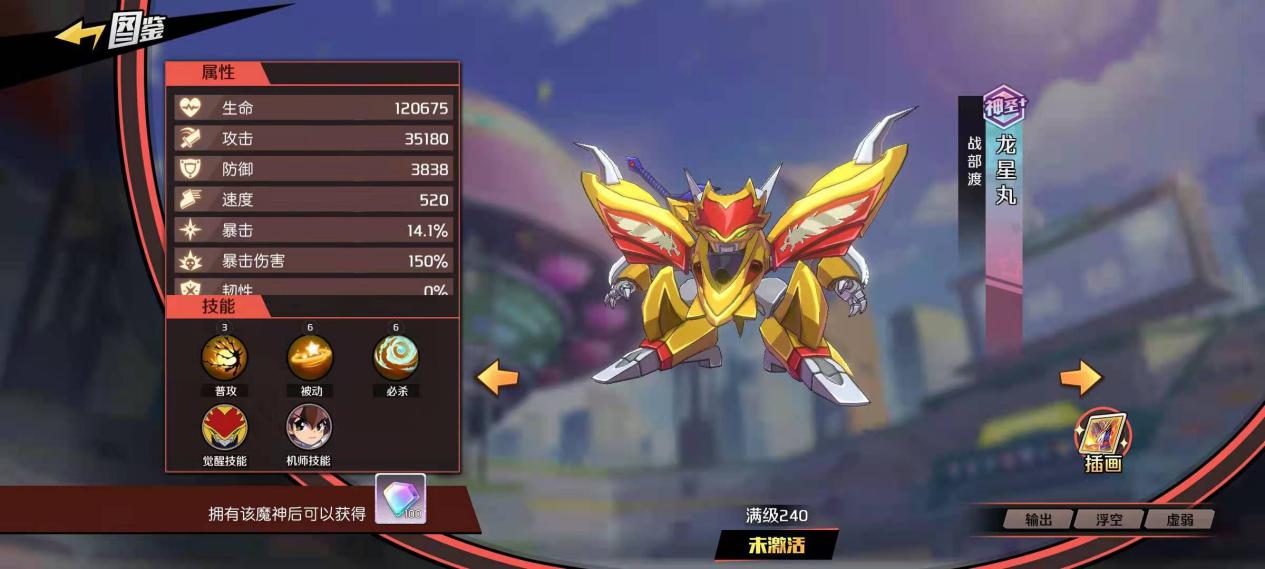This screenshot has width=1265, height=569.
Task: Click the 未激活 status button
Action: click(x=776, y=545)
